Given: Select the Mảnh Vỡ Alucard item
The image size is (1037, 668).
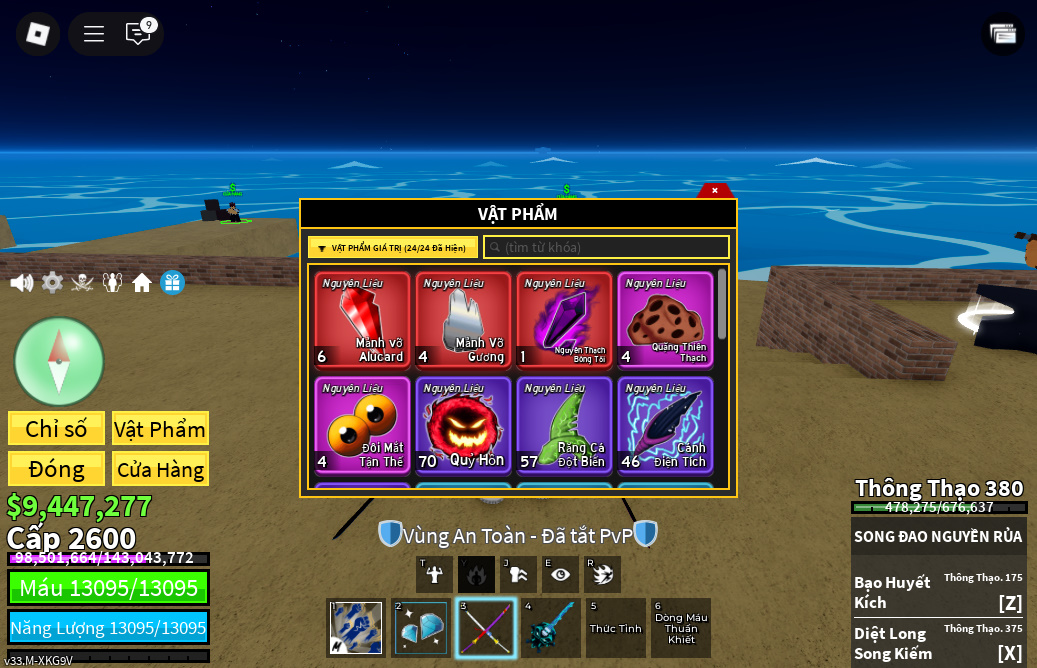Looking at the screenshot, I should point(362,319).
